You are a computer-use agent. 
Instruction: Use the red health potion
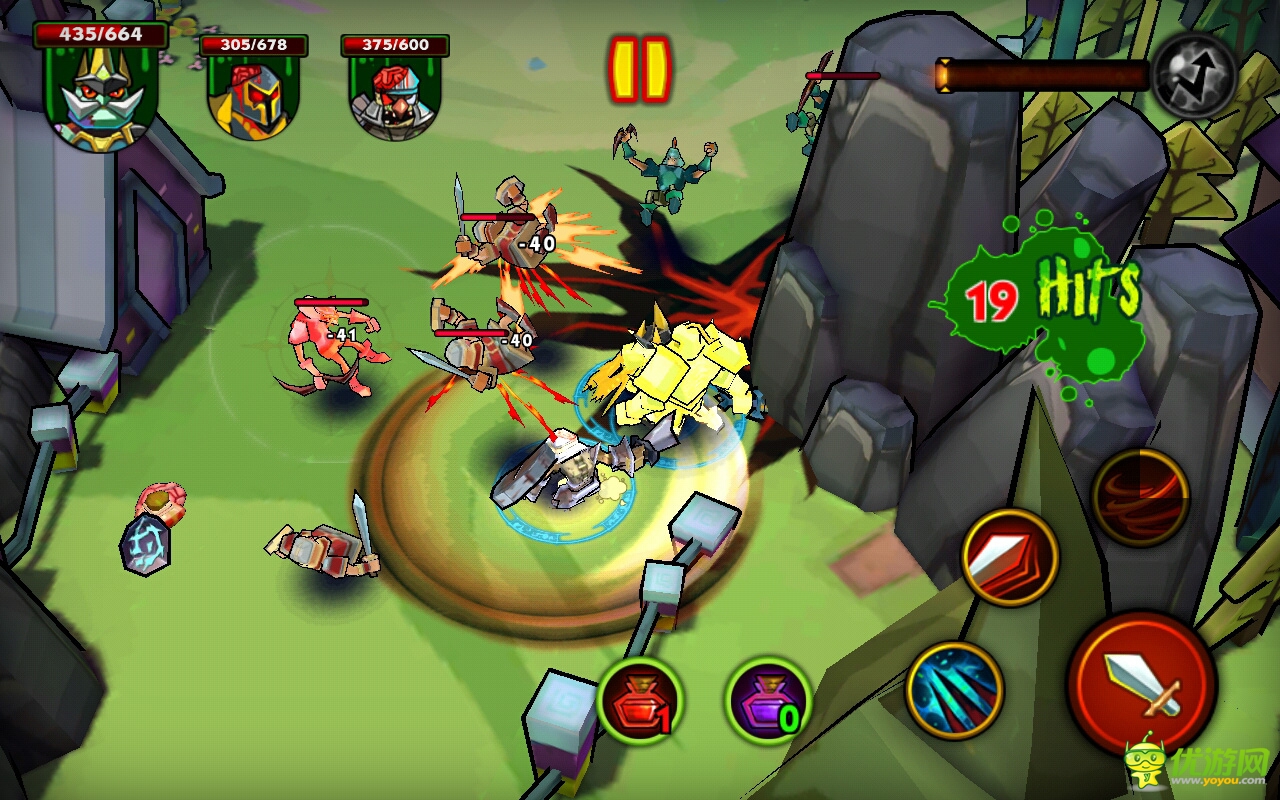pyautogui.click(x=641, y=700)
